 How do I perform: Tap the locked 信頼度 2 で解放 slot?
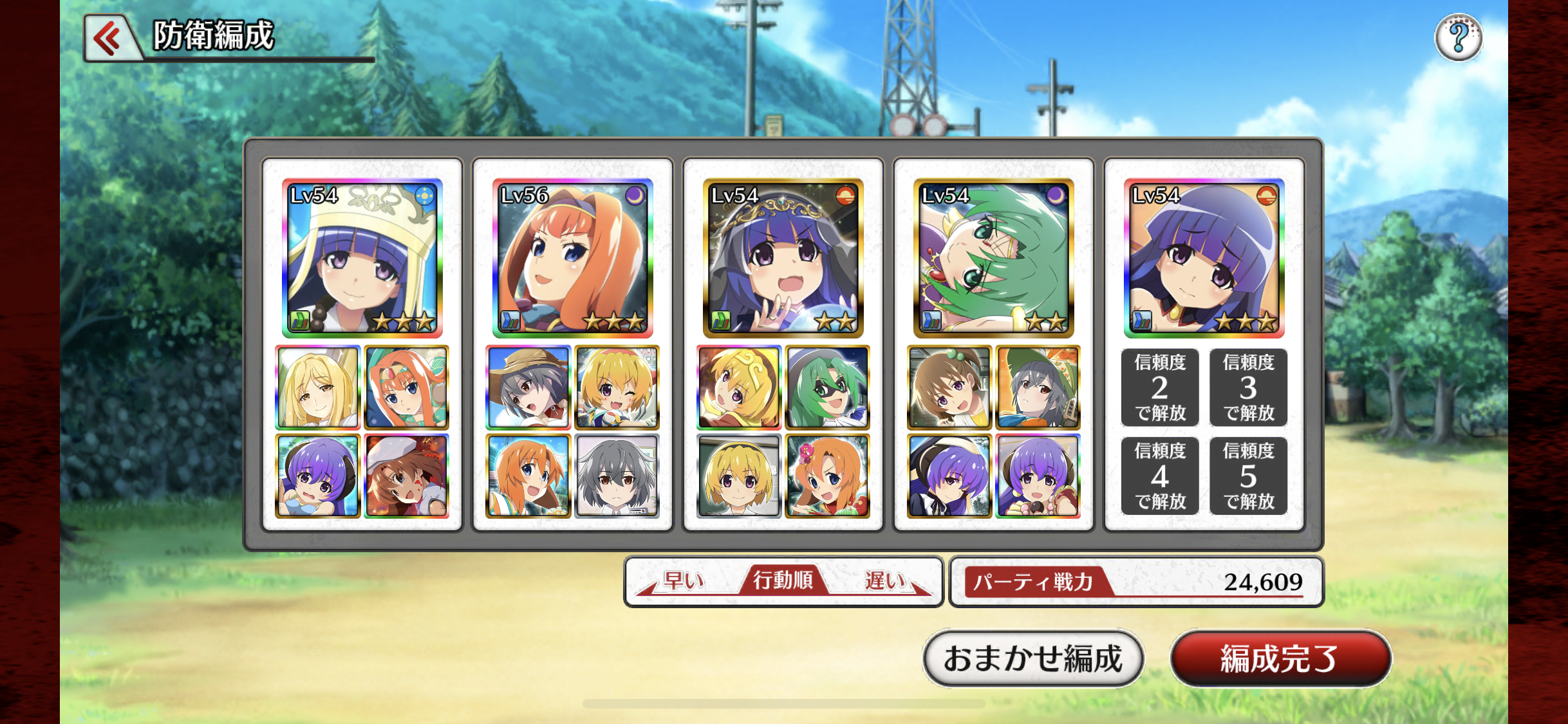click(1159, 387)
